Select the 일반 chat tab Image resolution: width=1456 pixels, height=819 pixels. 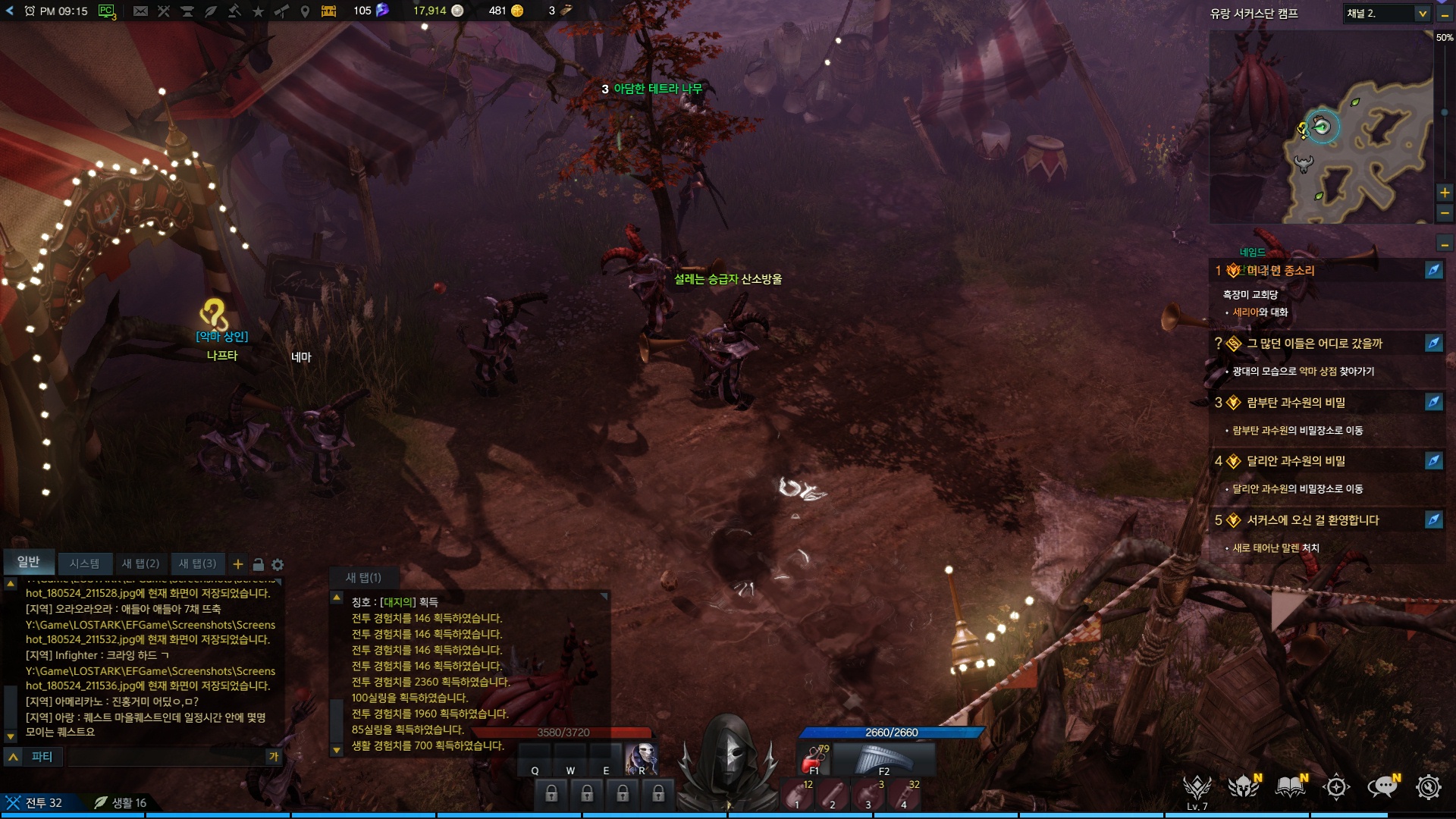click(x=29, y=562)
